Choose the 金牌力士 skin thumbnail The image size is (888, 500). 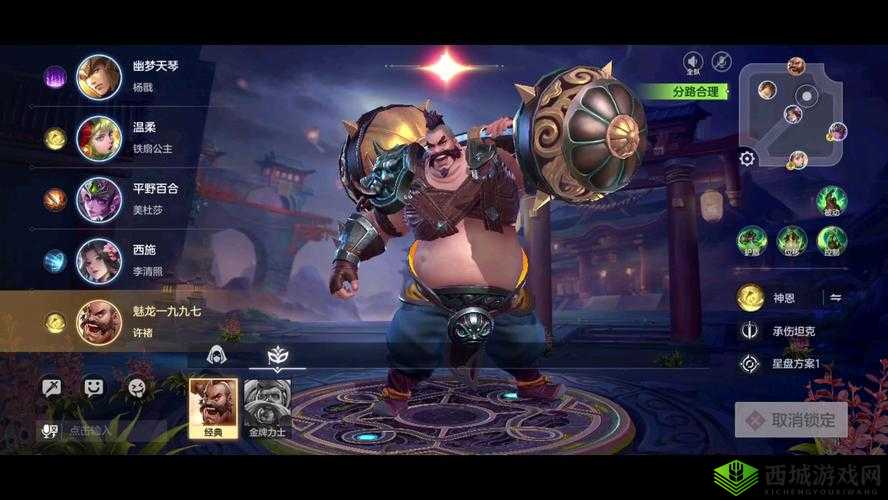pos(267,406)
